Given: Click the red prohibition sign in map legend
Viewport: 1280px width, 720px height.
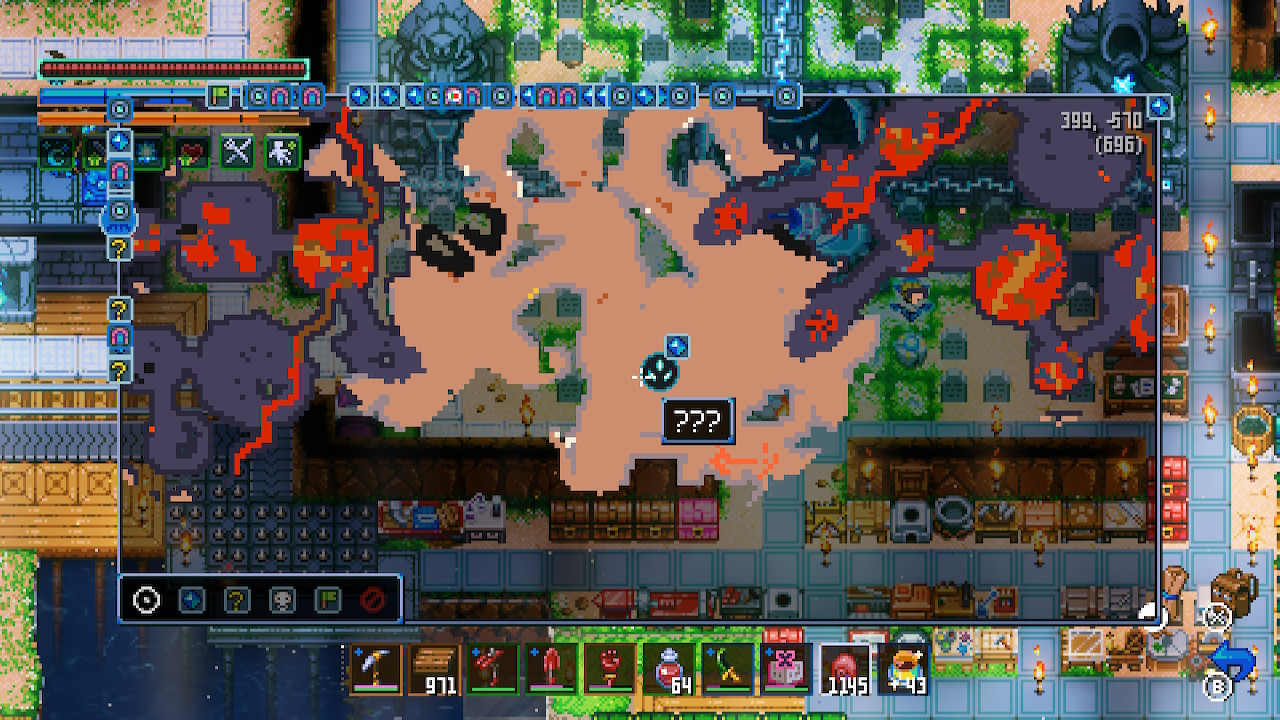Looking at the screenshot, I should pos(373,600).
